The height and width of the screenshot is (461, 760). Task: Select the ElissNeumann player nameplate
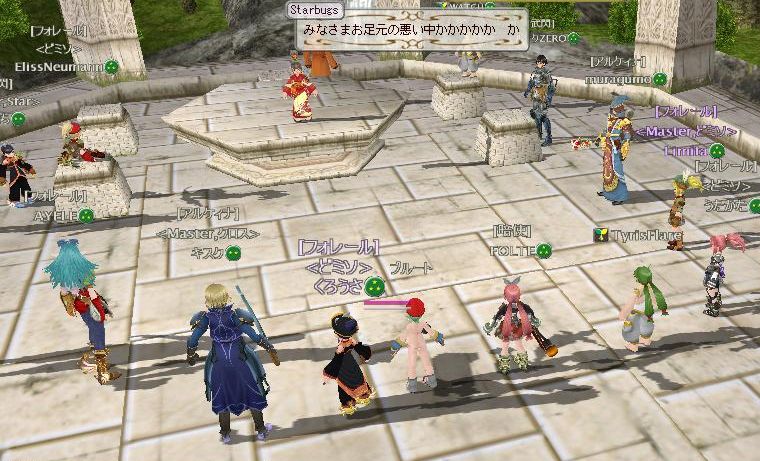click(x=58, y=67)
